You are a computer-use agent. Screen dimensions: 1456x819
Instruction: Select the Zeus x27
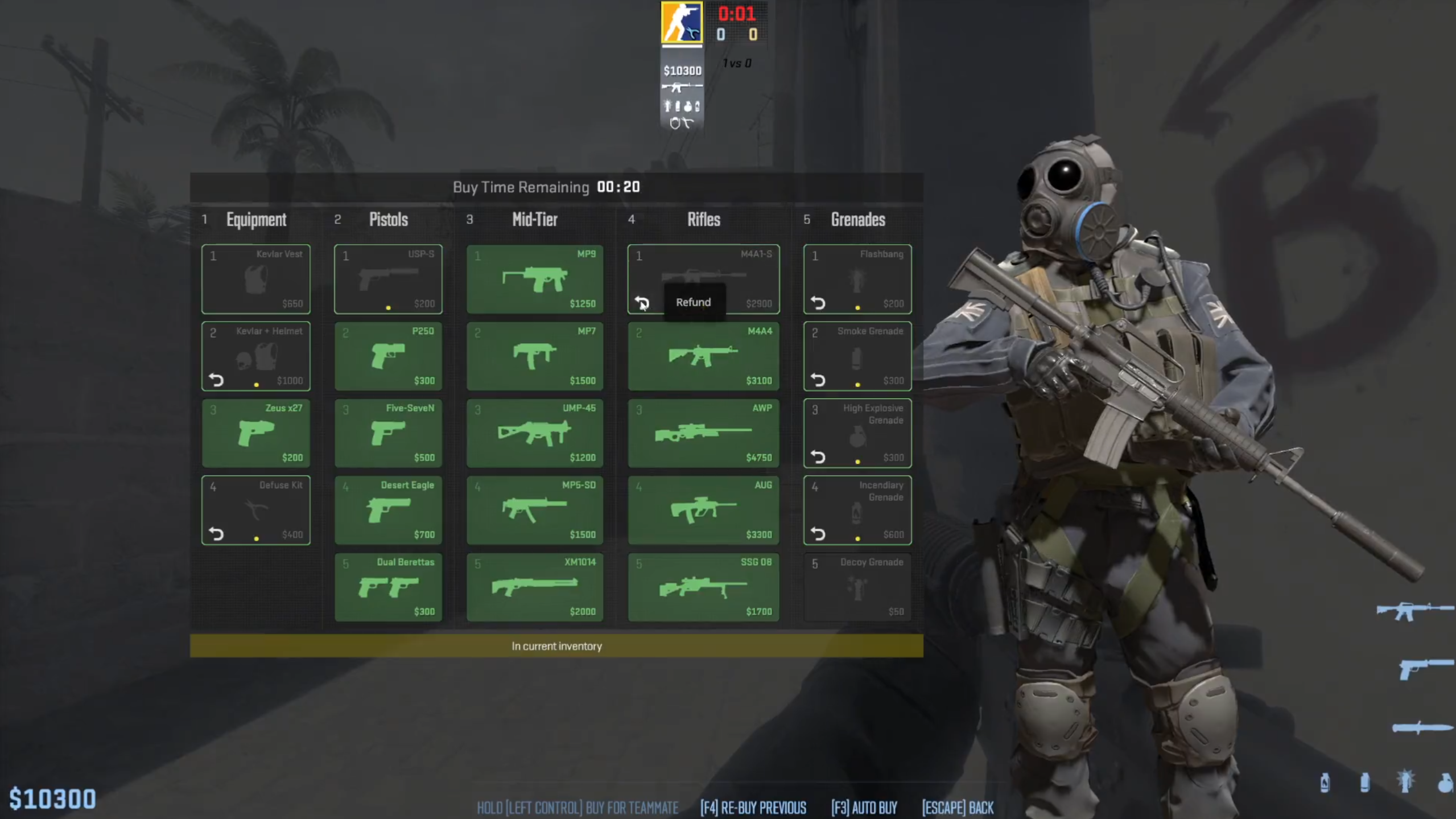point(255,433)
